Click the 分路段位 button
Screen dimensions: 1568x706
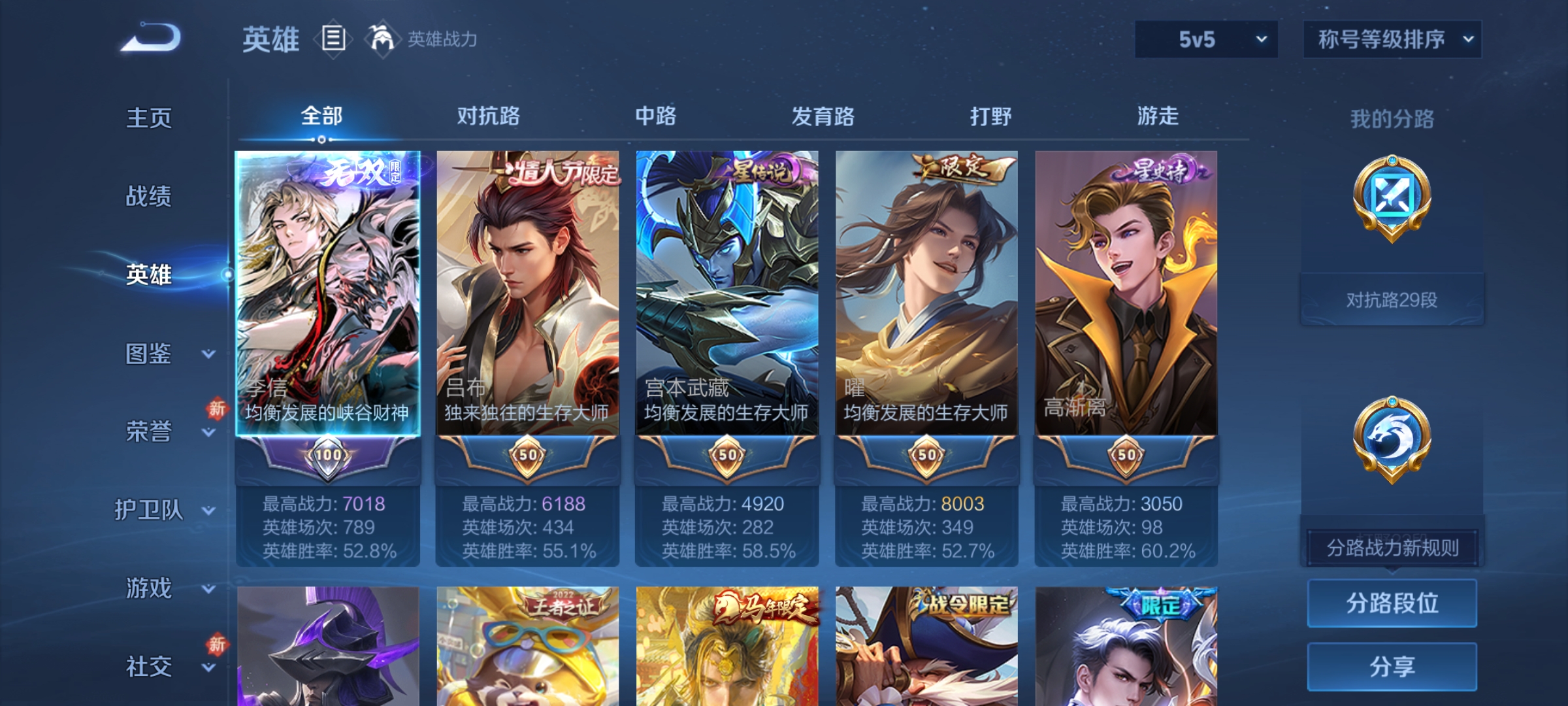click(x=1392, y=603)
